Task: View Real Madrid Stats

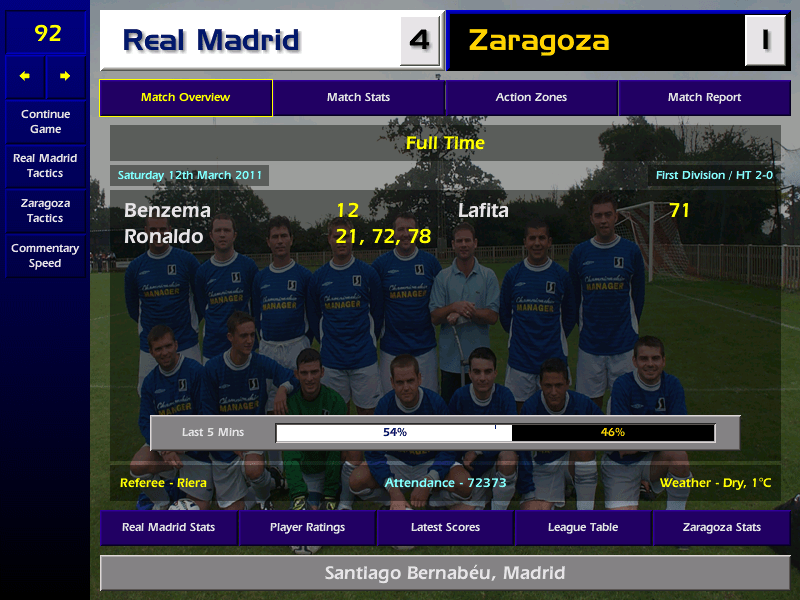Action: (168, 527)
